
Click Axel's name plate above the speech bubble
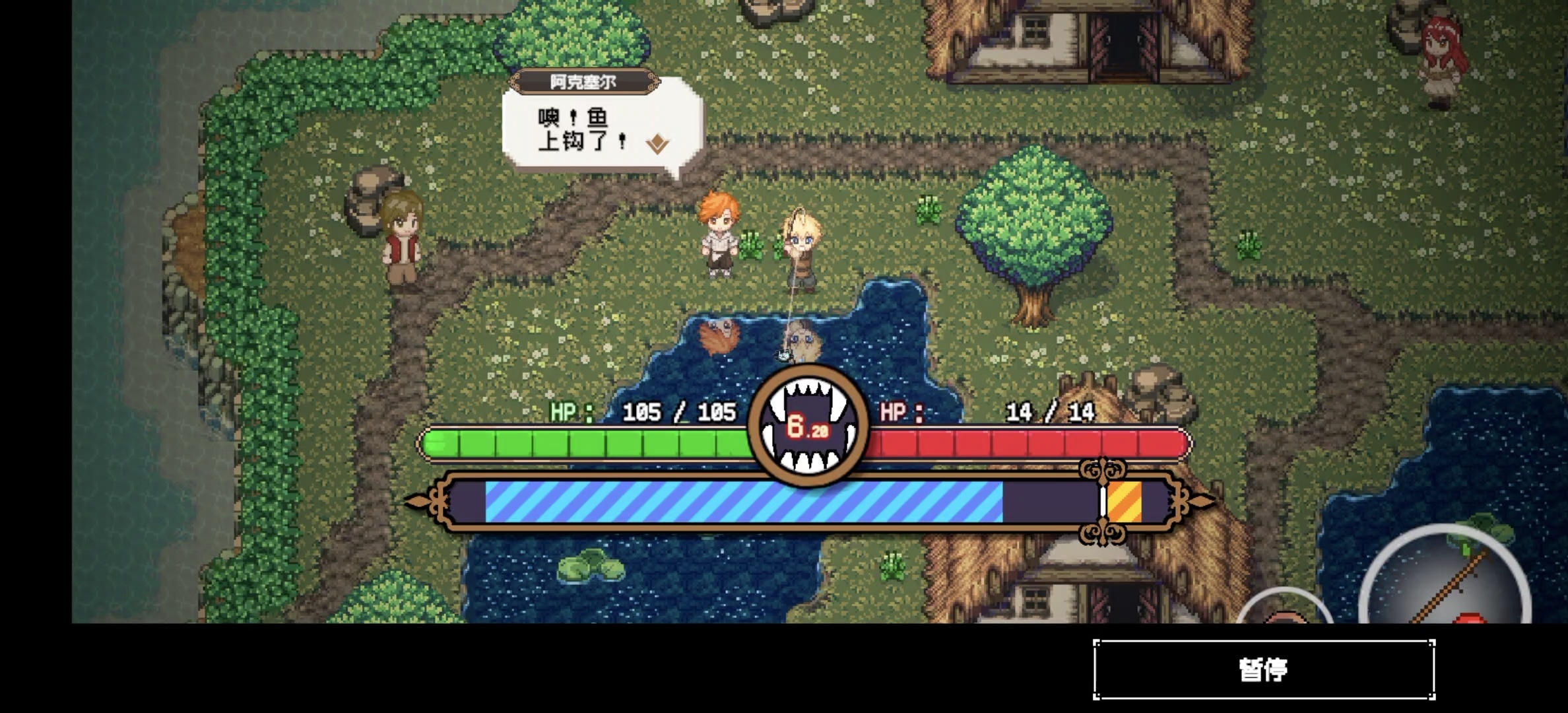coord(584,79)
